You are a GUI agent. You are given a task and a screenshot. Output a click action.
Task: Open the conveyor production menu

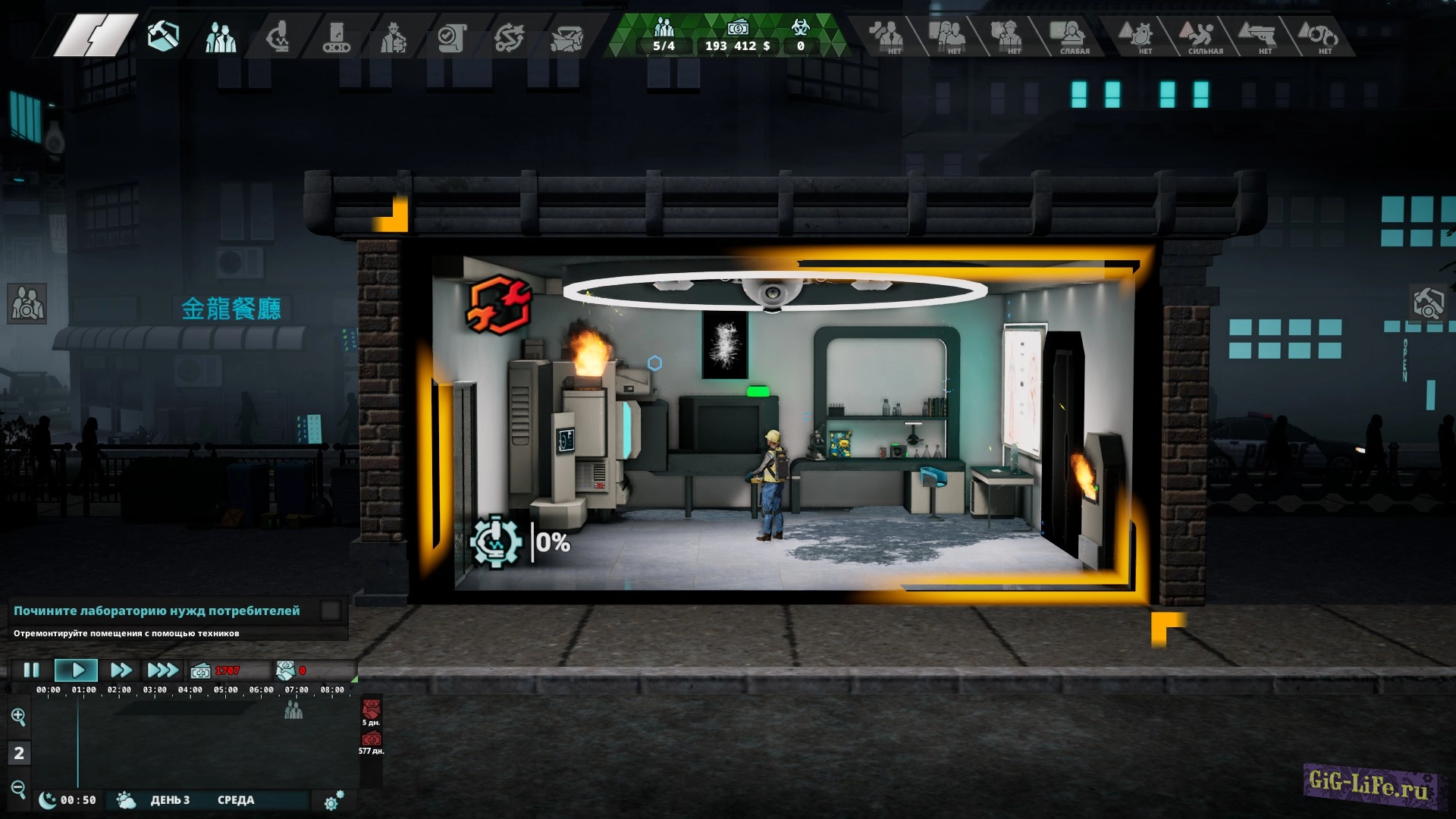[336, 36]
